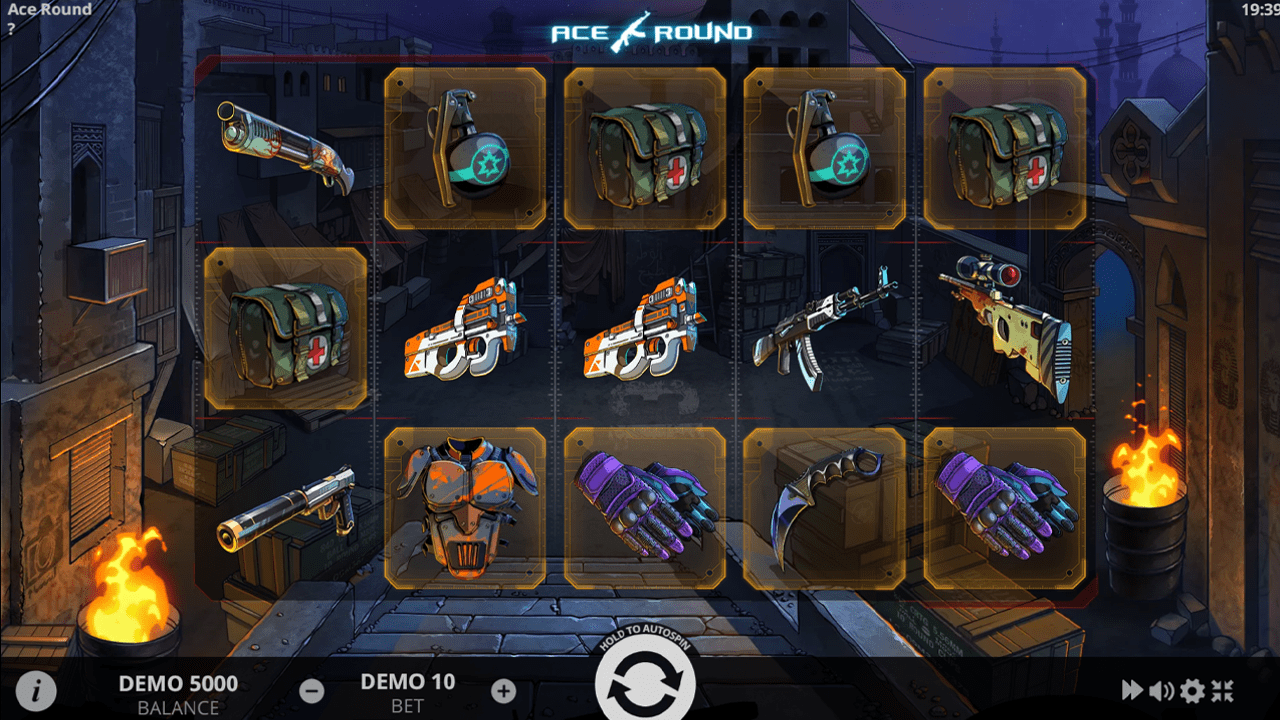This screenshot has height=720, width=1280.
Task: Toggle fast-forward turbo spin mode
Action: [1132, 690]
